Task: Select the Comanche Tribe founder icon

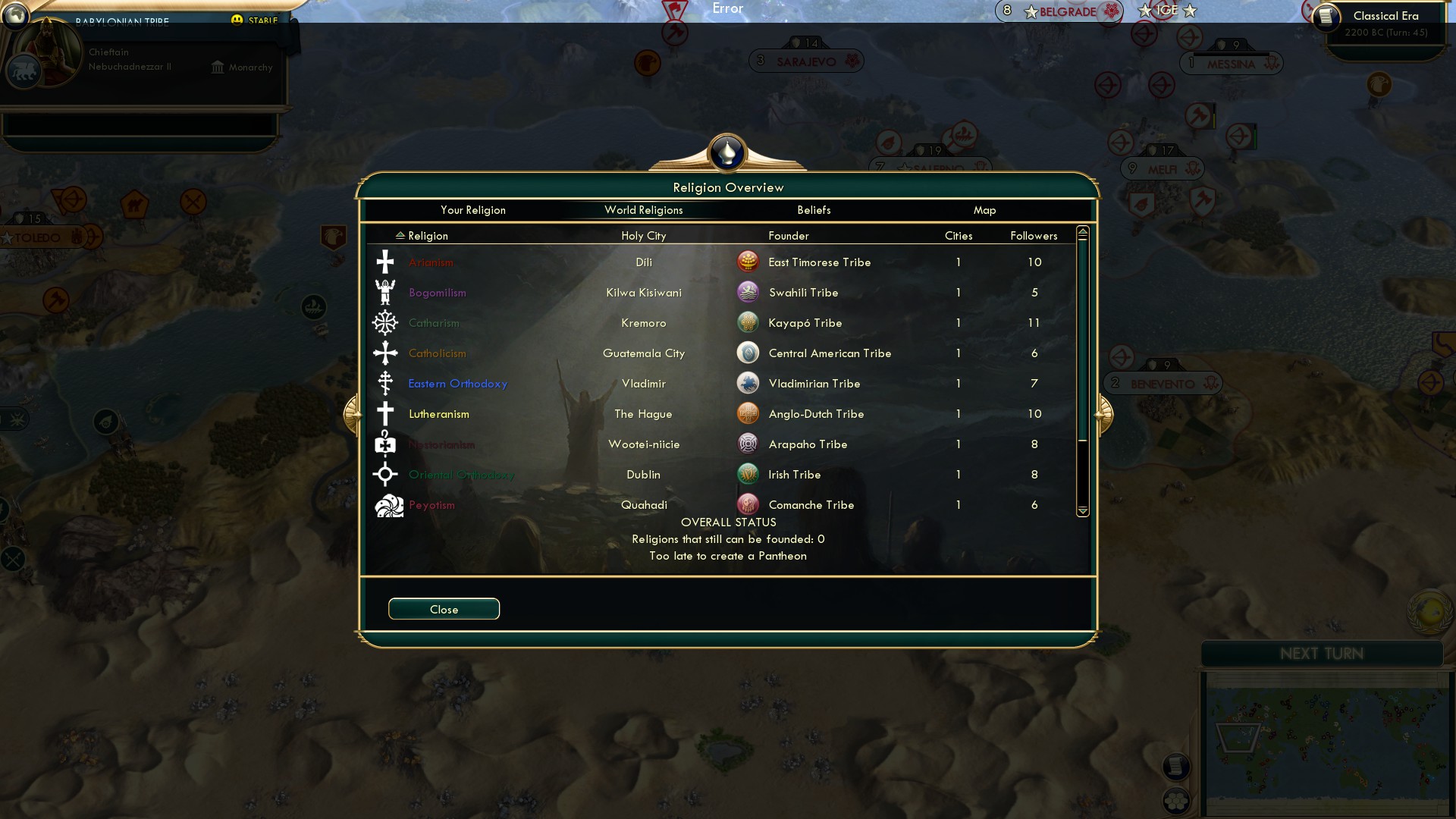Action: point(748,504)
